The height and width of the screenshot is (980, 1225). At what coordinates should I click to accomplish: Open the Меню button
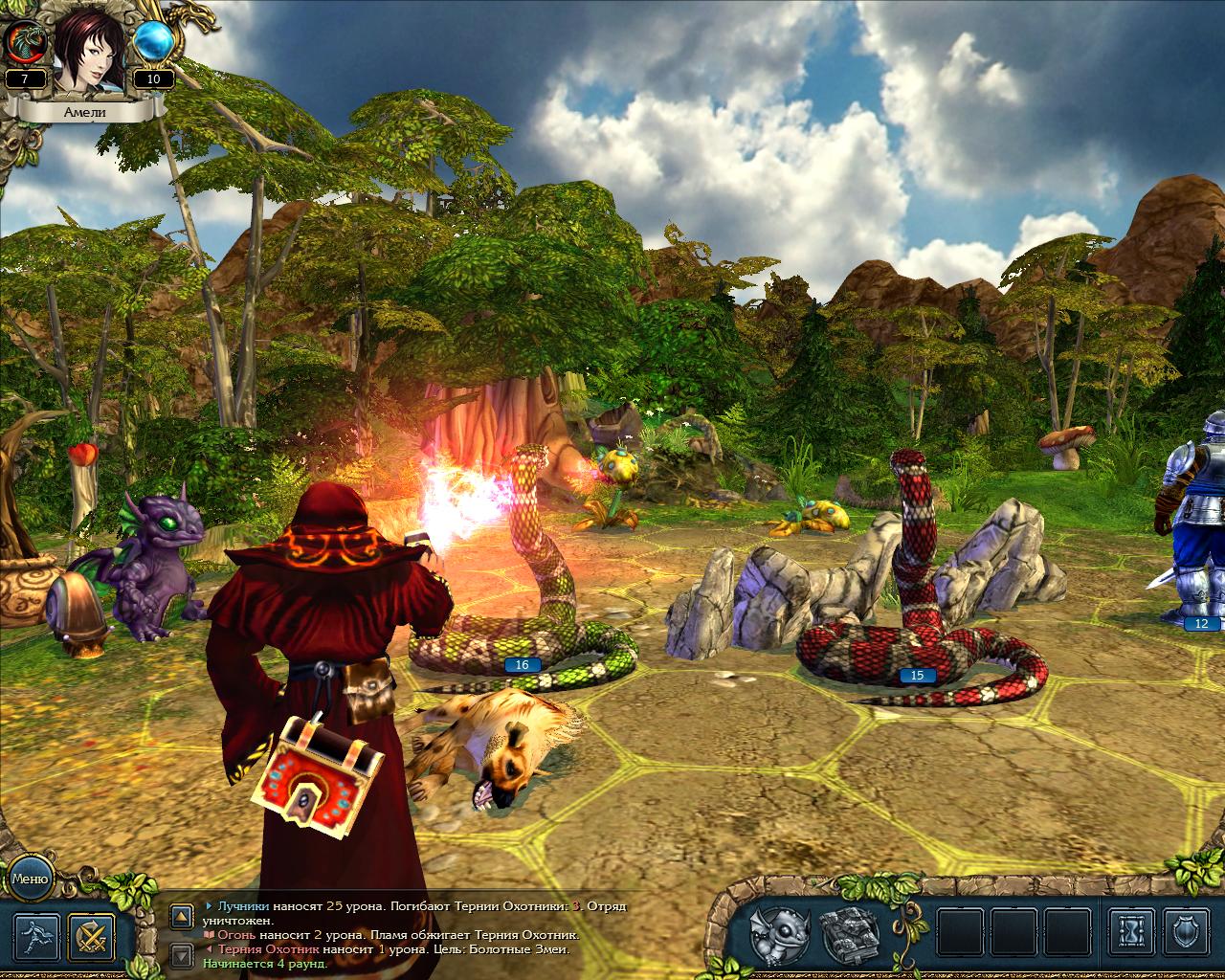point(30,877)
